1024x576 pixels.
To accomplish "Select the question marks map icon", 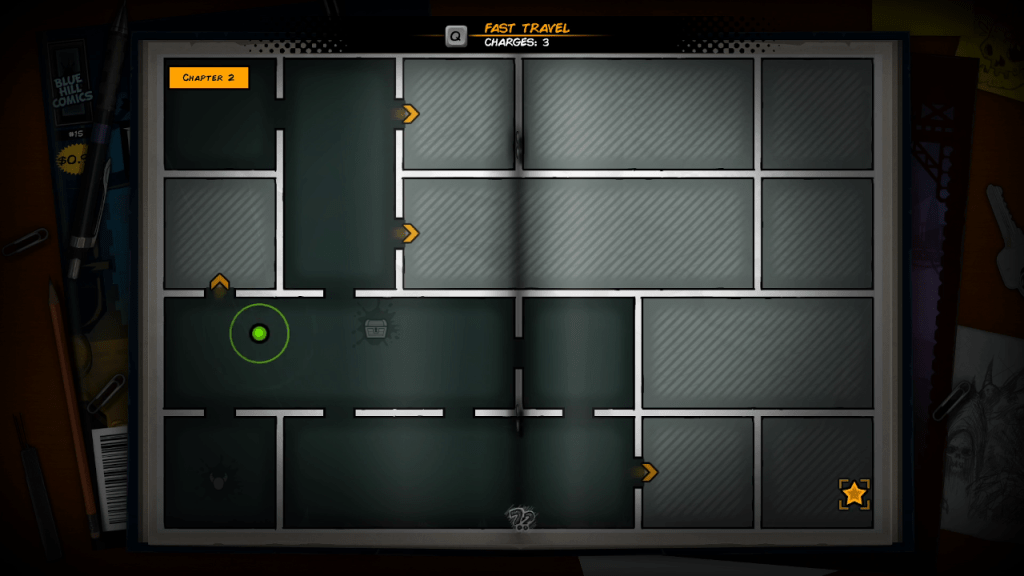I will tap(521, 517).
